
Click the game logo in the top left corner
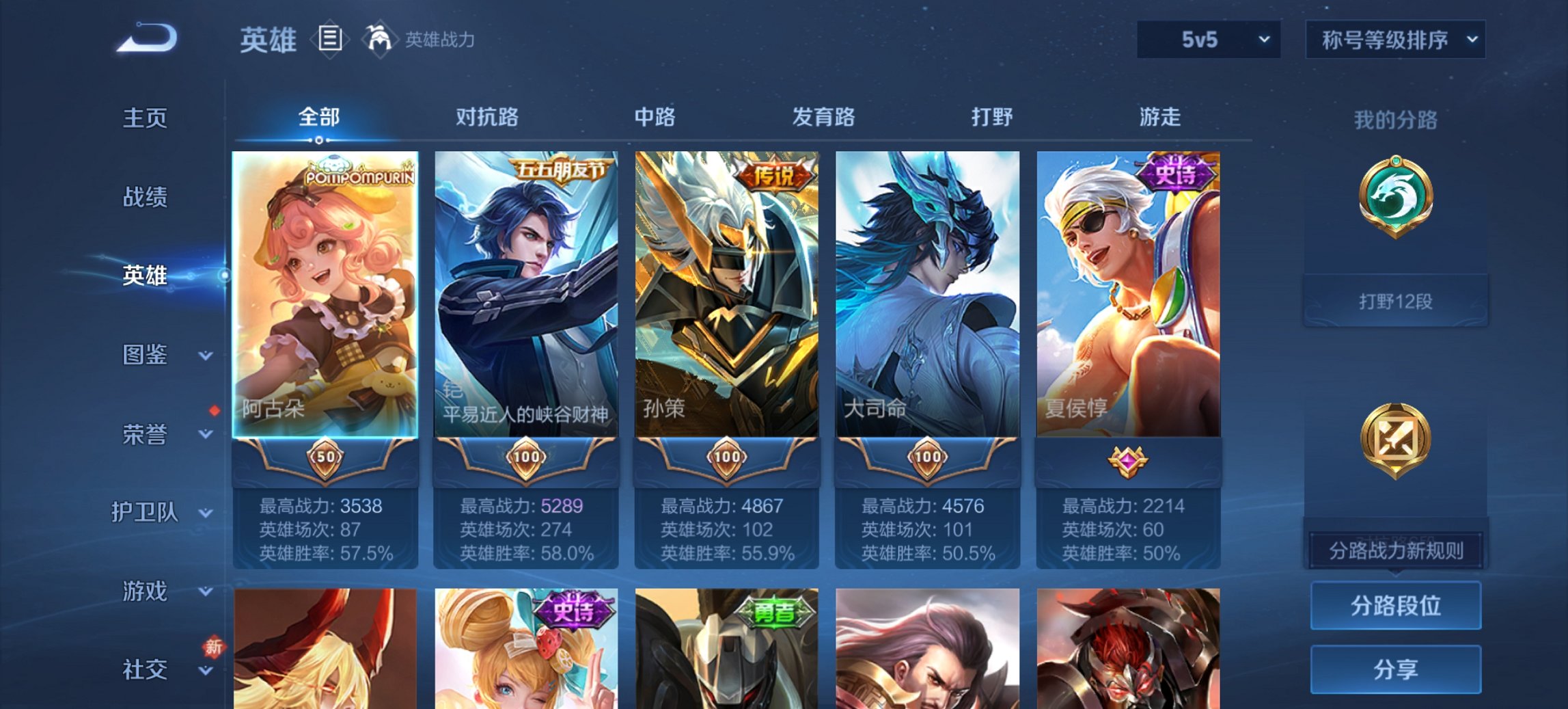click(147, 39)
